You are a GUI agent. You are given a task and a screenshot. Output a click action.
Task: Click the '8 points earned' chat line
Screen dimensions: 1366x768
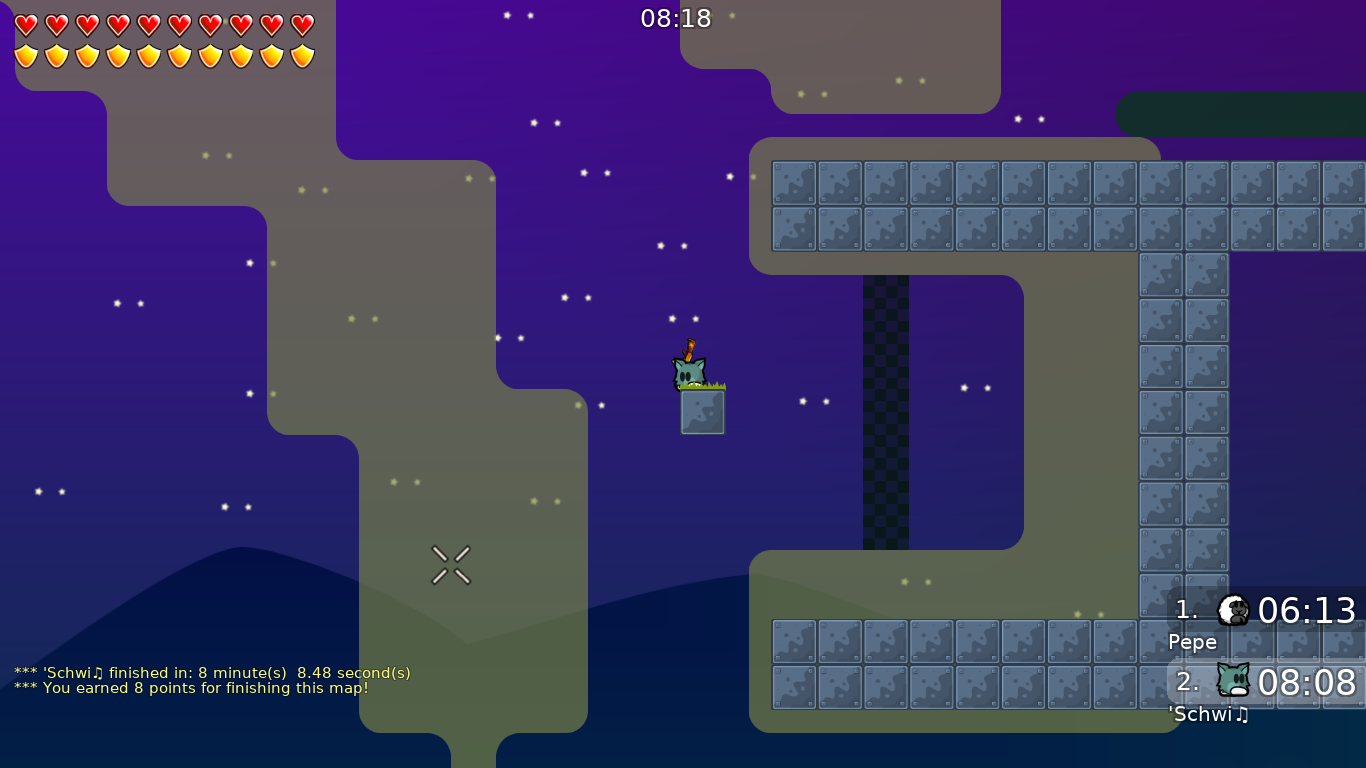point(190,688)
